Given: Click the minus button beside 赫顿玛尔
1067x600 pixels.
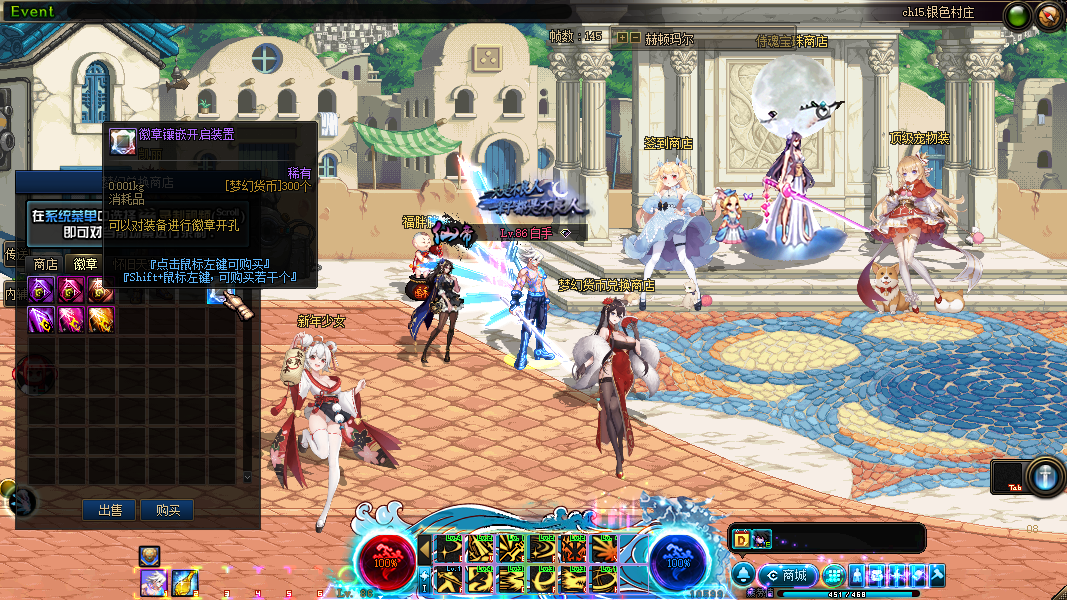Looking at the screenshot, I should coord(635,37).
